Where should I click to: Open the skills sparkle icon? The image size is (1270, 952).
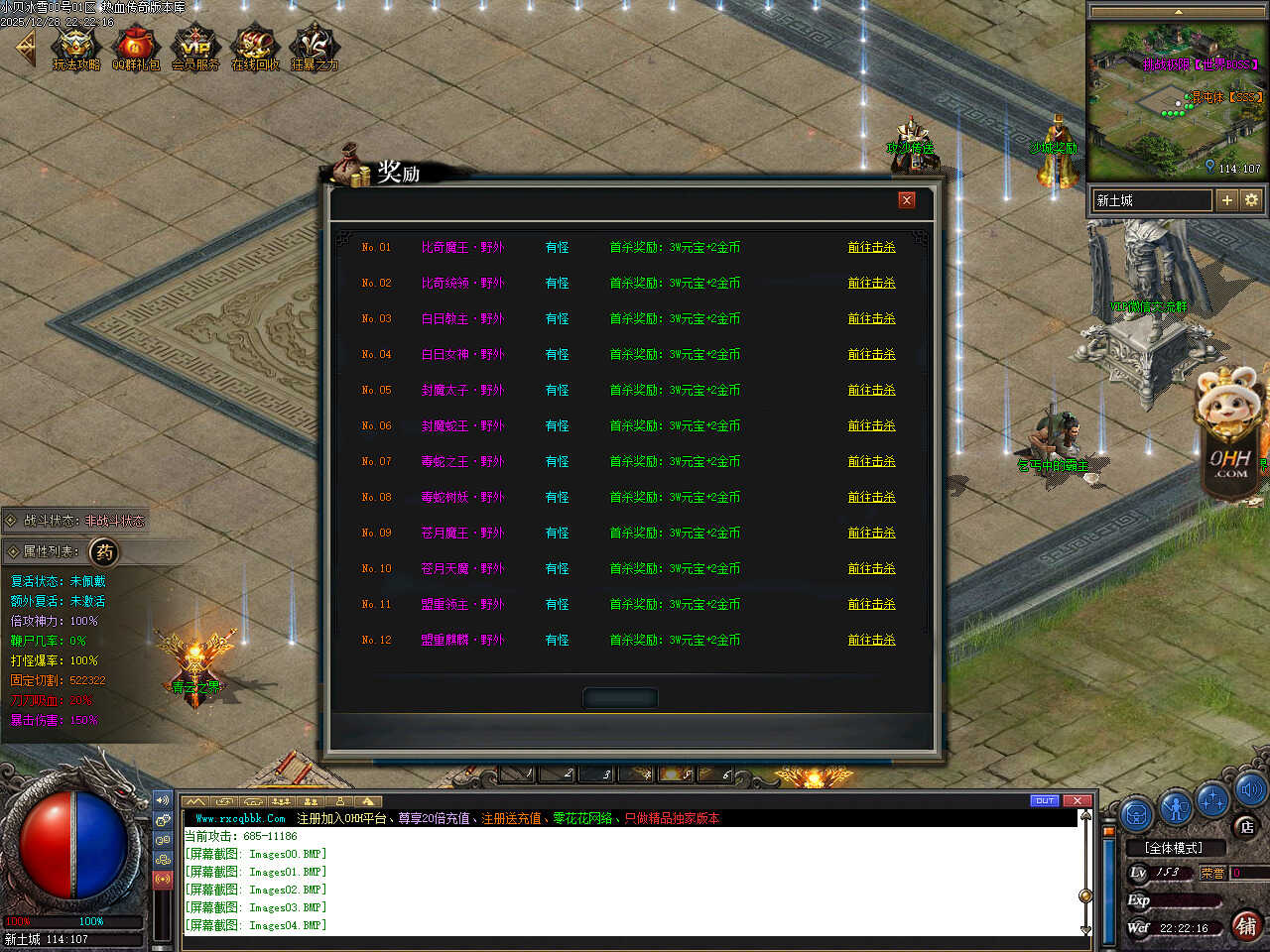[1213, 799]
